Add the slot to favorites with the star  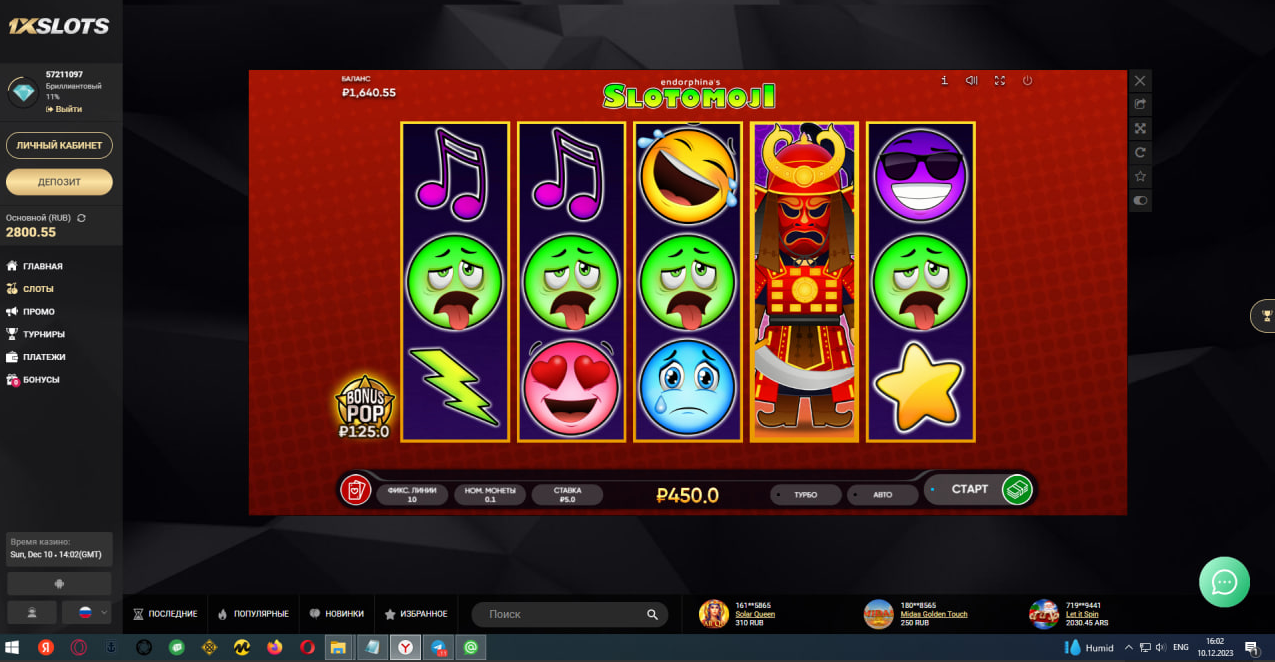click(1140, 176)
